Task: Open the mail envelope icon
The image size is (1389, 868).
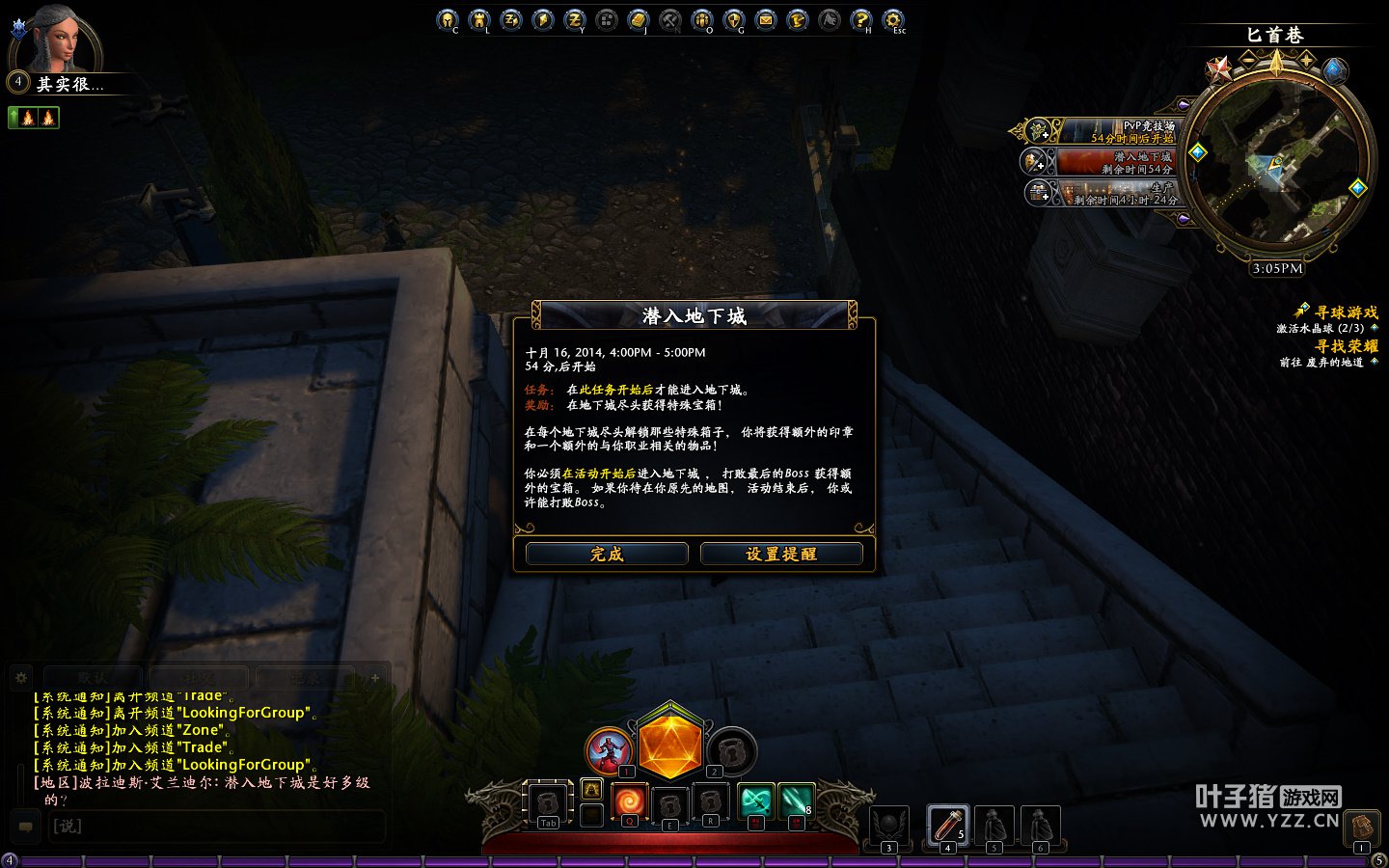Action: [x=766, y=19]
